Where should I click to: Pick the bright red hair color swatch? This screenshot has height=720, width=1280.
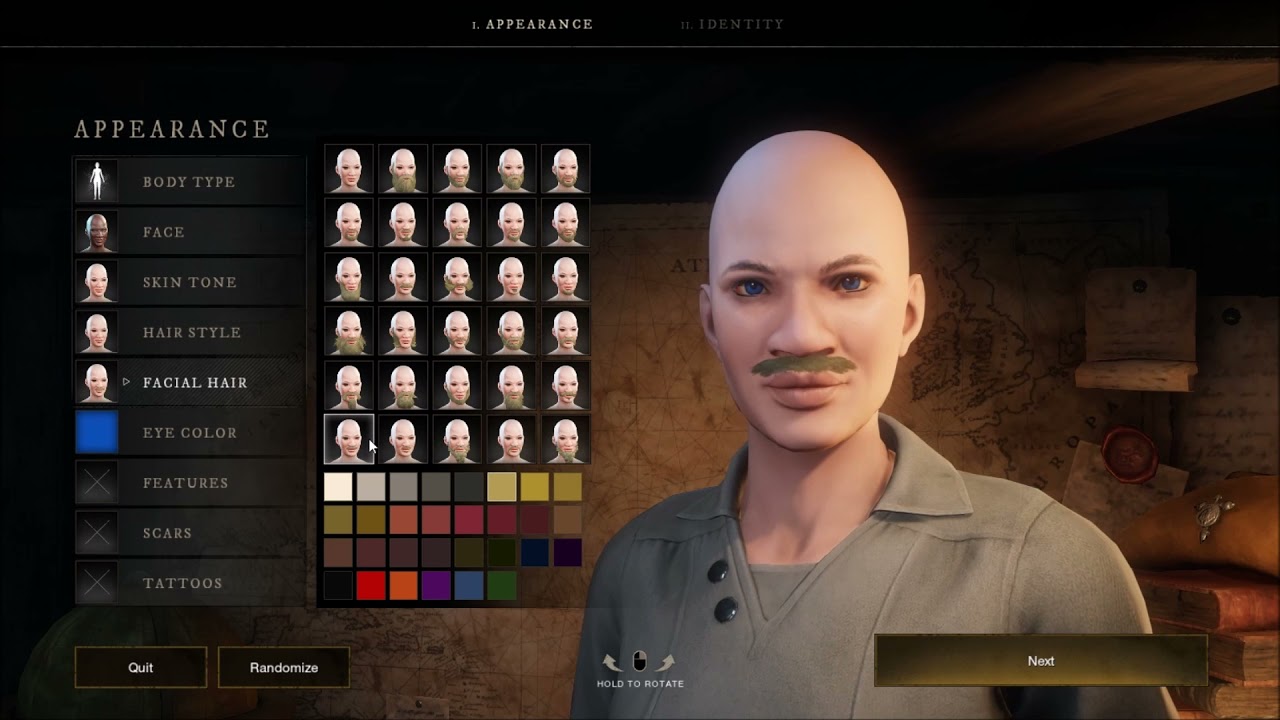371,585
